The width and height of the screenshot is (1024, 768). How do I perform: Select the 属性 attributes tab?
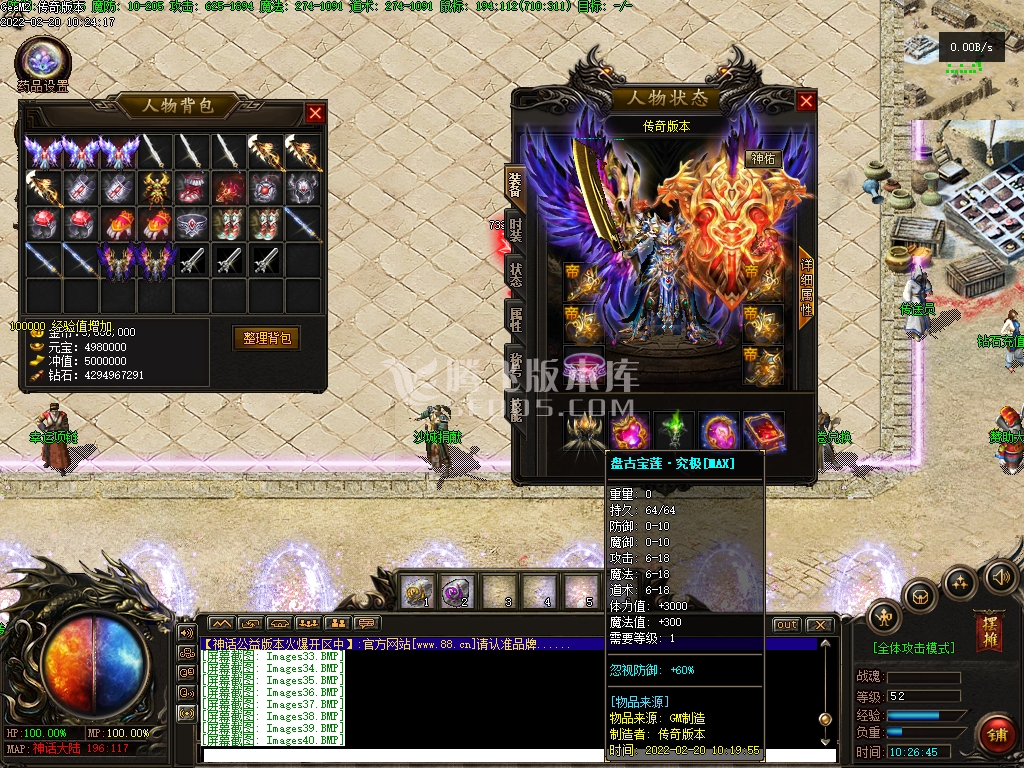pos(515,319)
